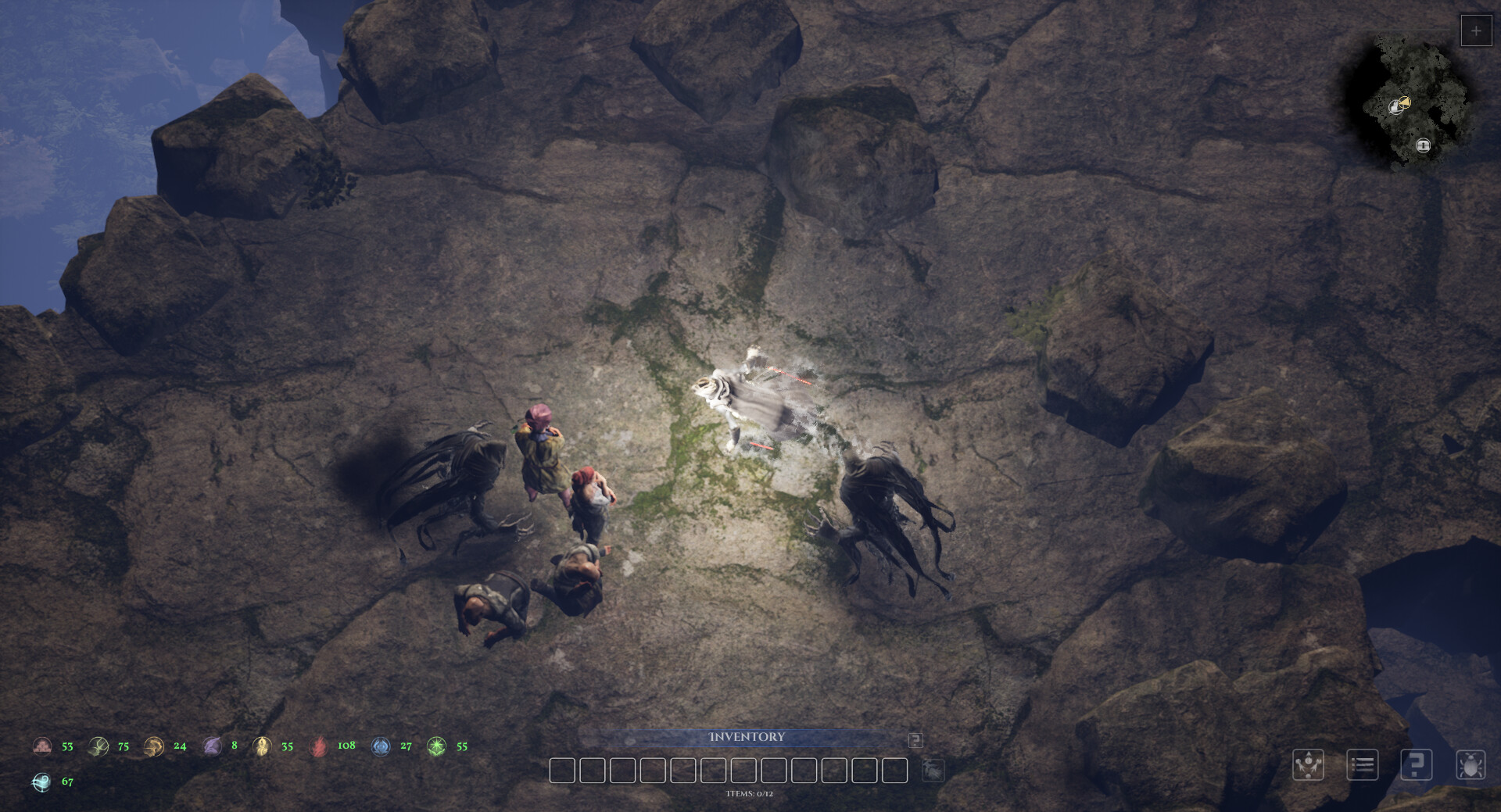
Task: Click the bug report beetle icon
Action: click(x=1471, y=765)
